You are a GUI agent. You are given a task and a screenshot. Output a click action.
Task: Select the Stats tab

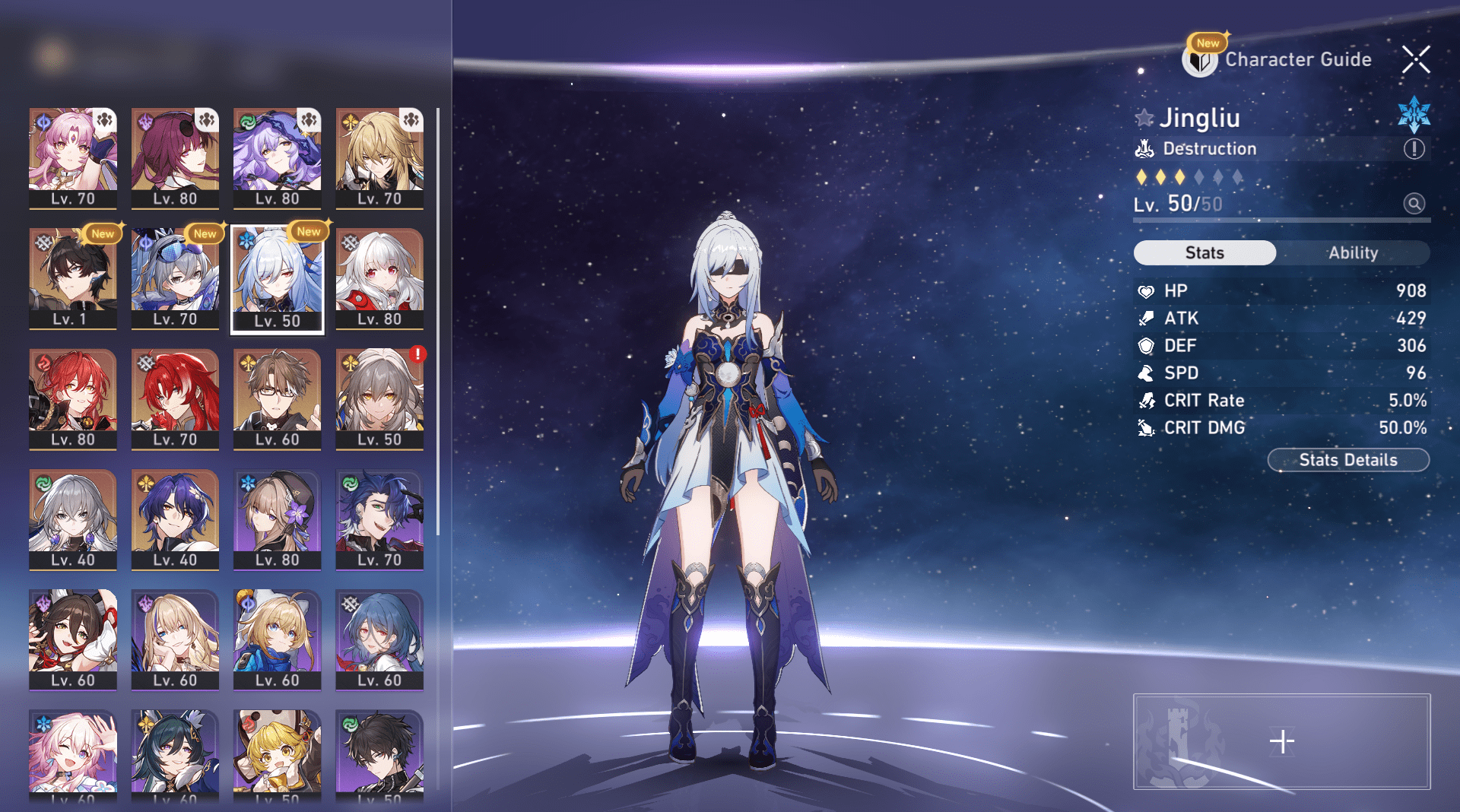click(x=1204, y=252)
